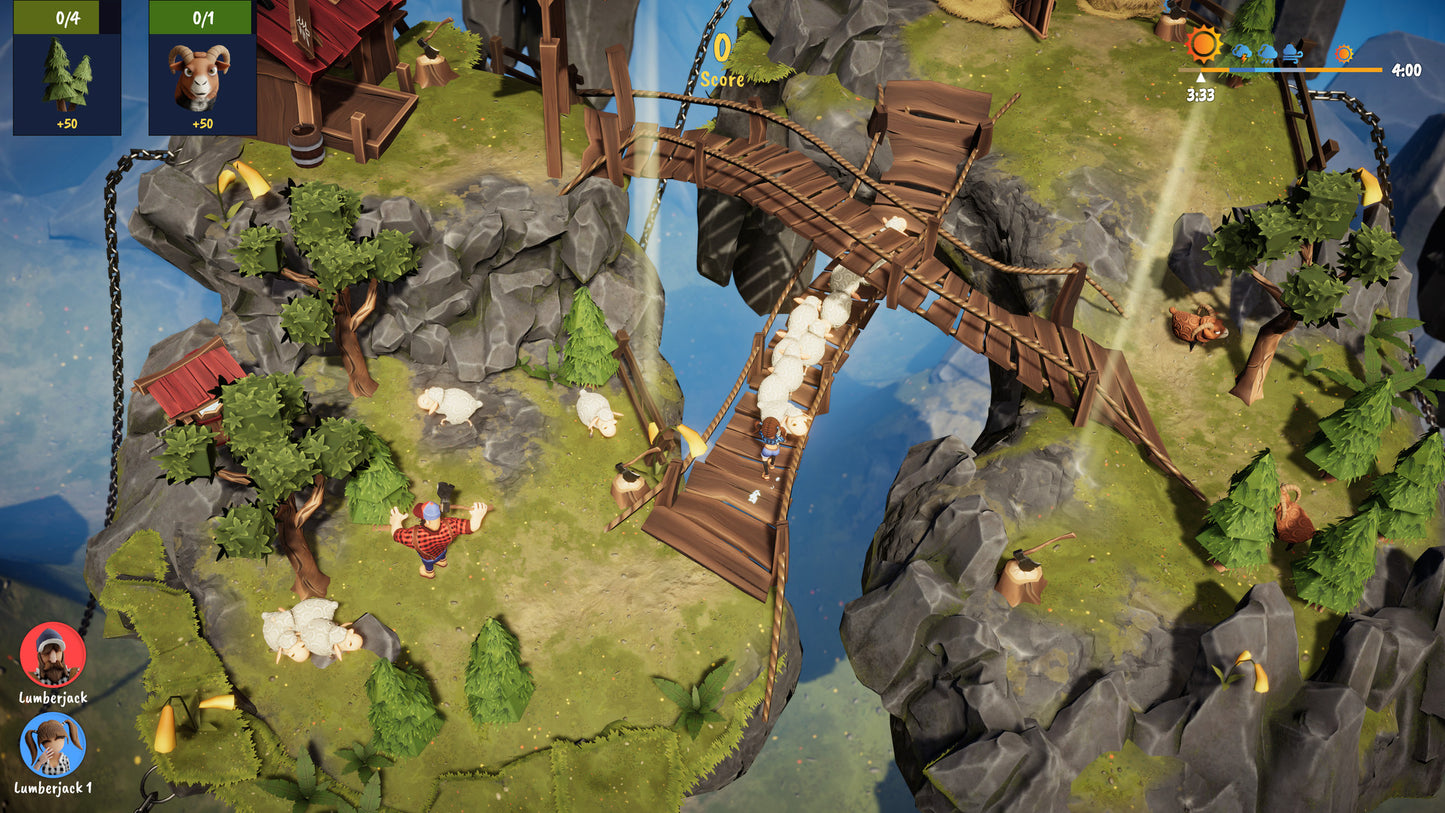Viewport: 1445px width, 813px height.
Task: Click the 3:33 time marker label
Action: [1200, 97]
